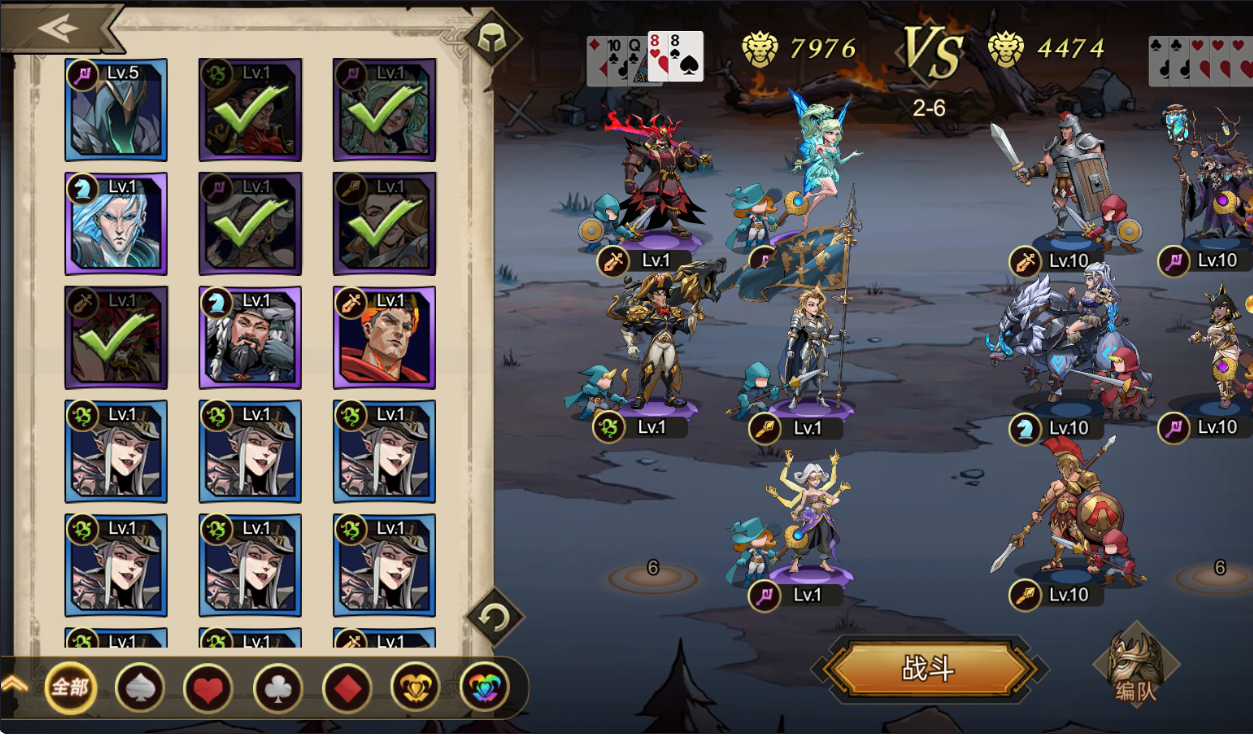Pick the red-caped orange-haired hero card
Image resolution: width=1253 pixels, height=737 pixels.
pyautogui.click(x=384, y=338)
